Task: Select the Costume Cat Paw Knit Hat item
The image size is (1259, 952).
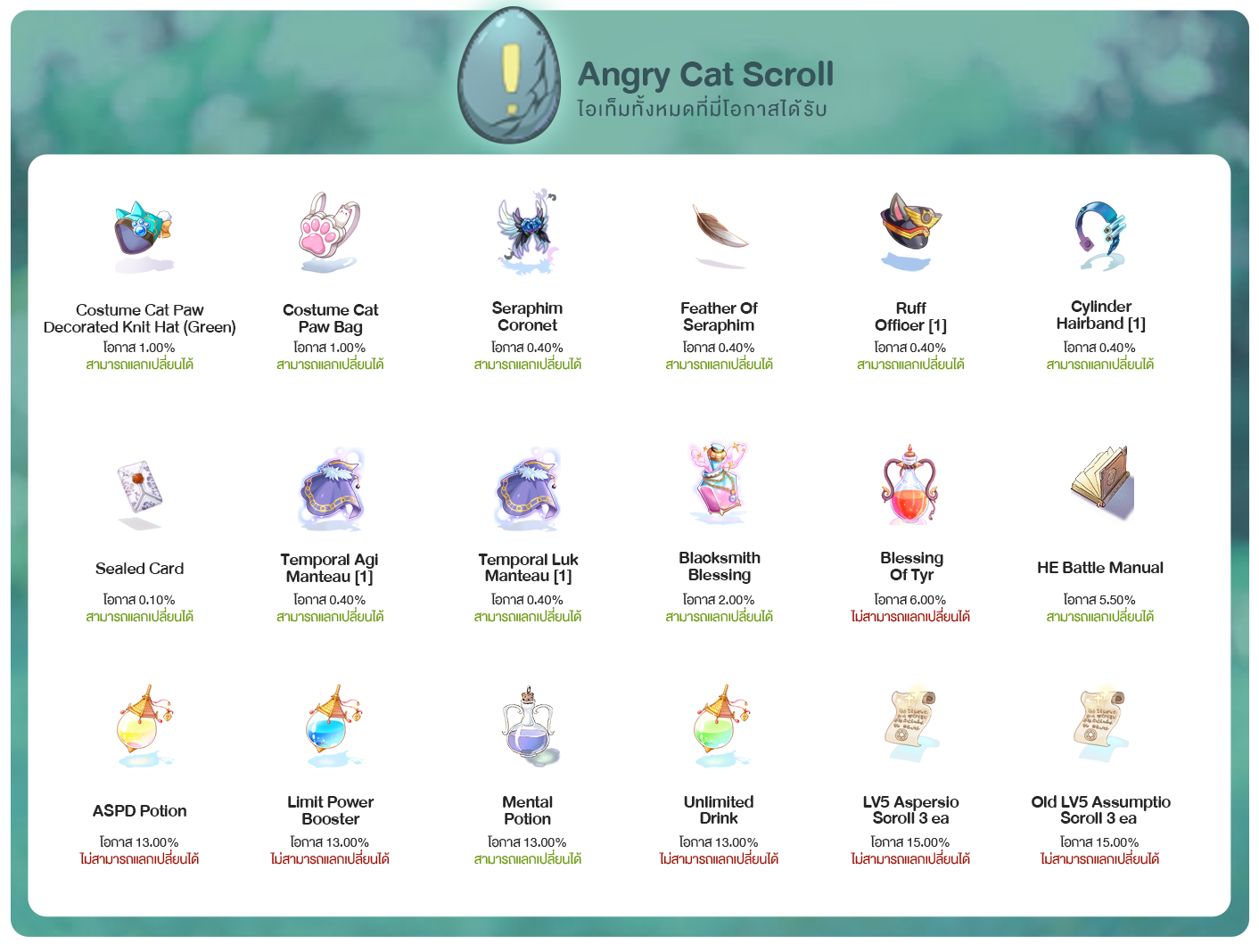Action: (142, 234)
